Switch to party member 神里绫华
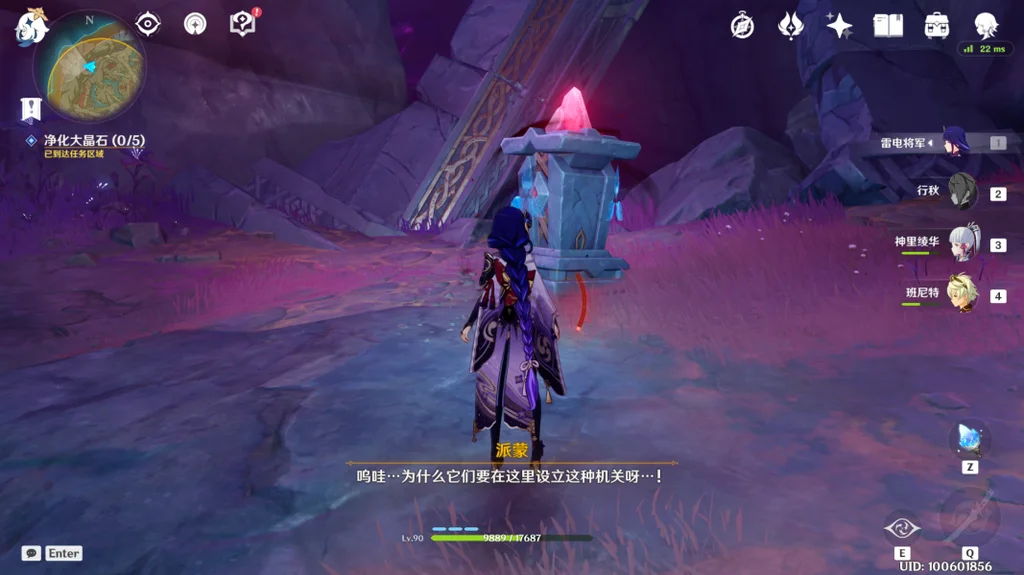Image resolution: width=1024 pixels, height=575 pixels. (x=962, y=243)
